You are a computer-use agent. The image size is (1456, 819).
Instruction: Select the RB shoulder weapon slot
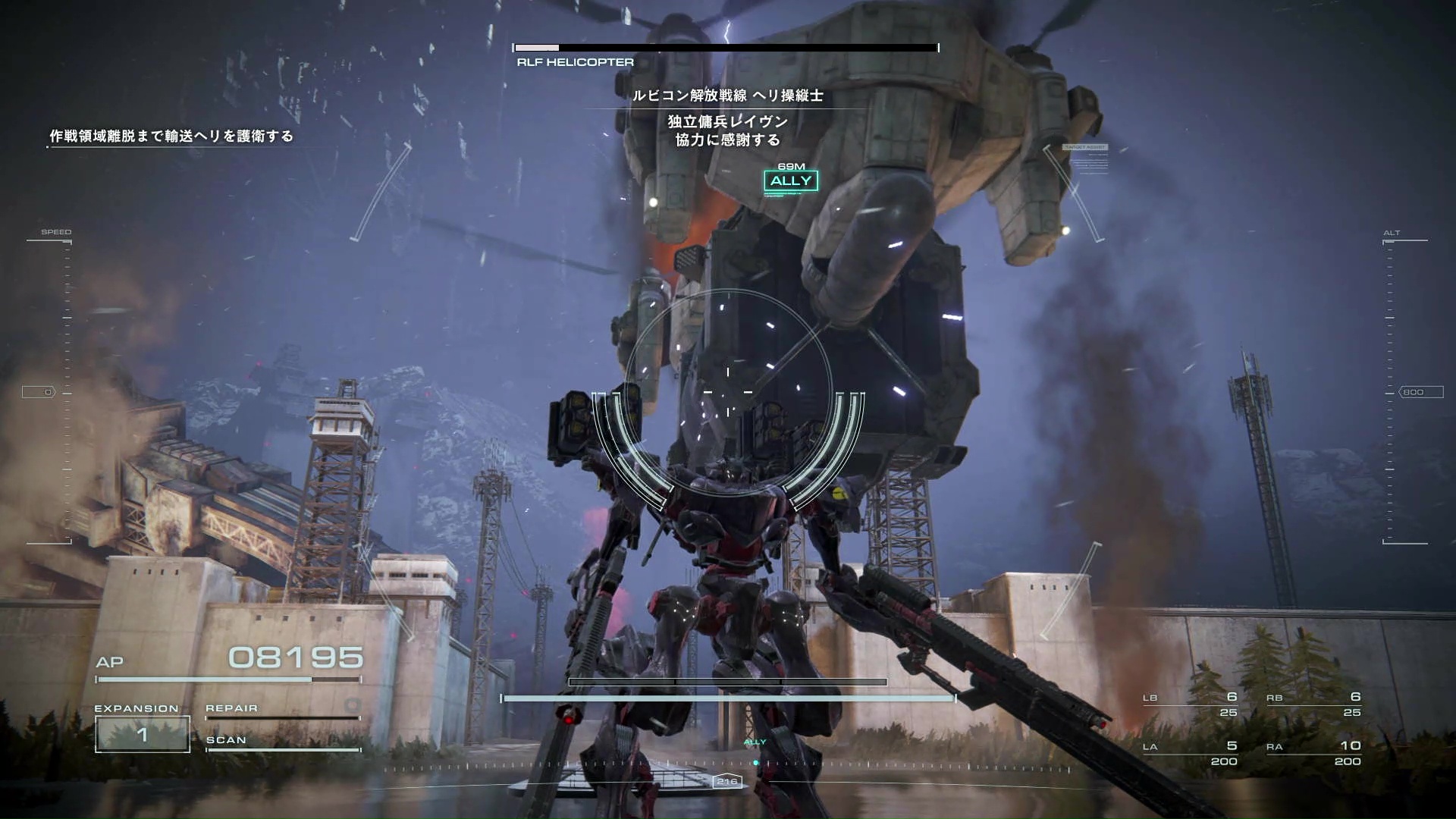click(1313, 704)
